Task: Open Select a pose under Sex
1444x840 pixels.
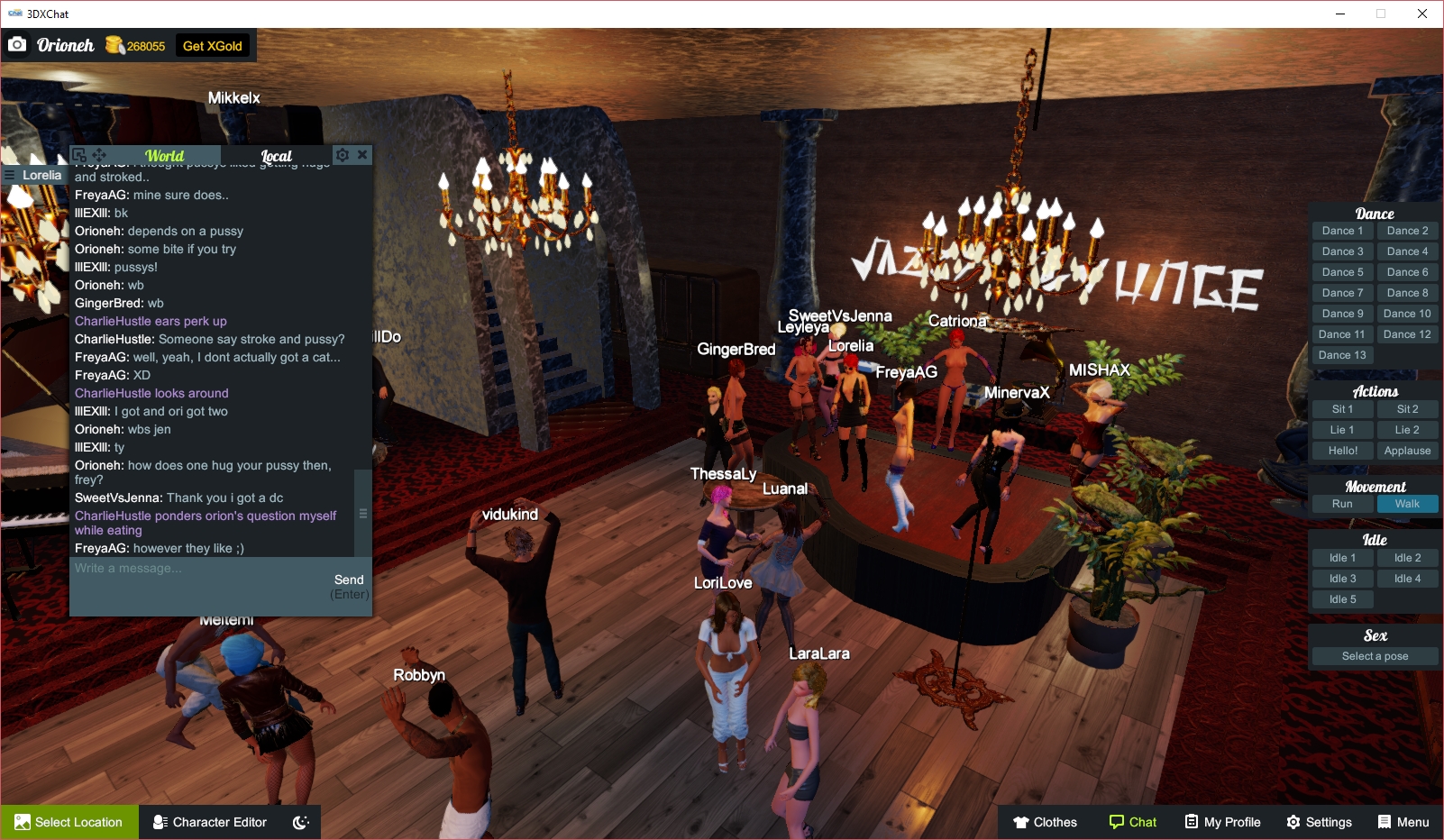Action: click(1375, 656)
